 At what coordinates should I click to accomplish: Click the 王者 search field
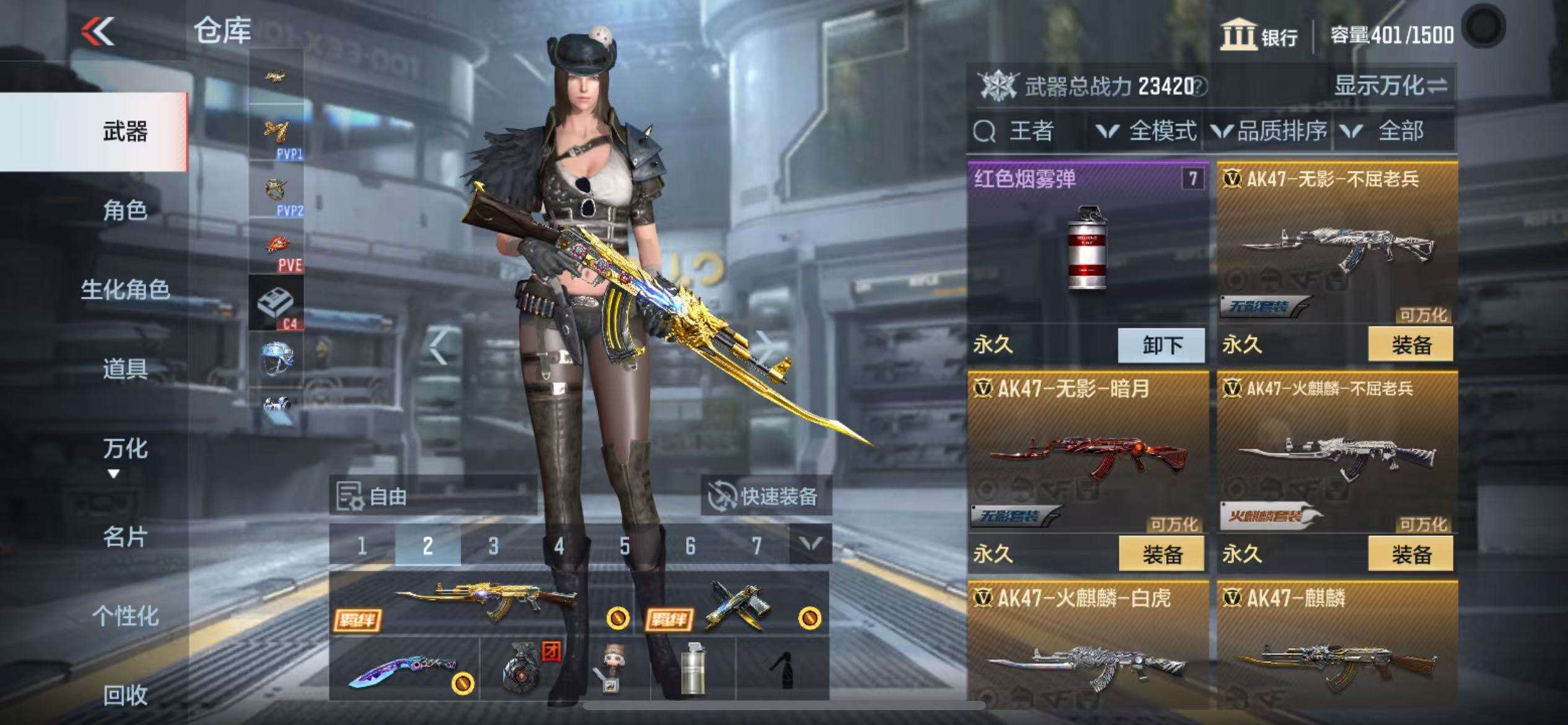(x=1028, y=131)
